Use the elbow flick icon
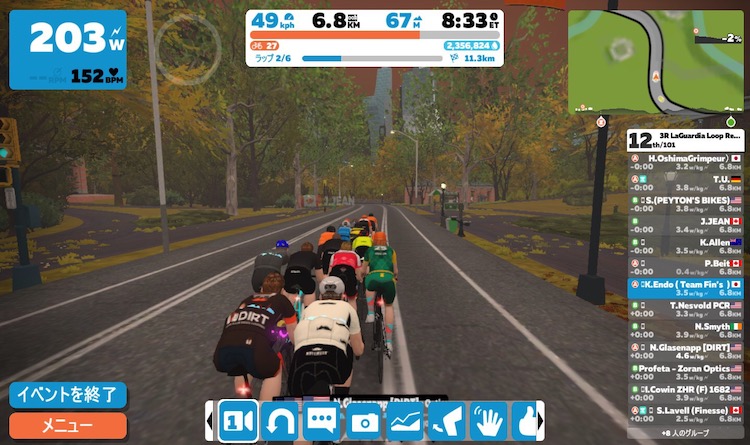Viewport: 750px width, 445px height. point(447,421)
